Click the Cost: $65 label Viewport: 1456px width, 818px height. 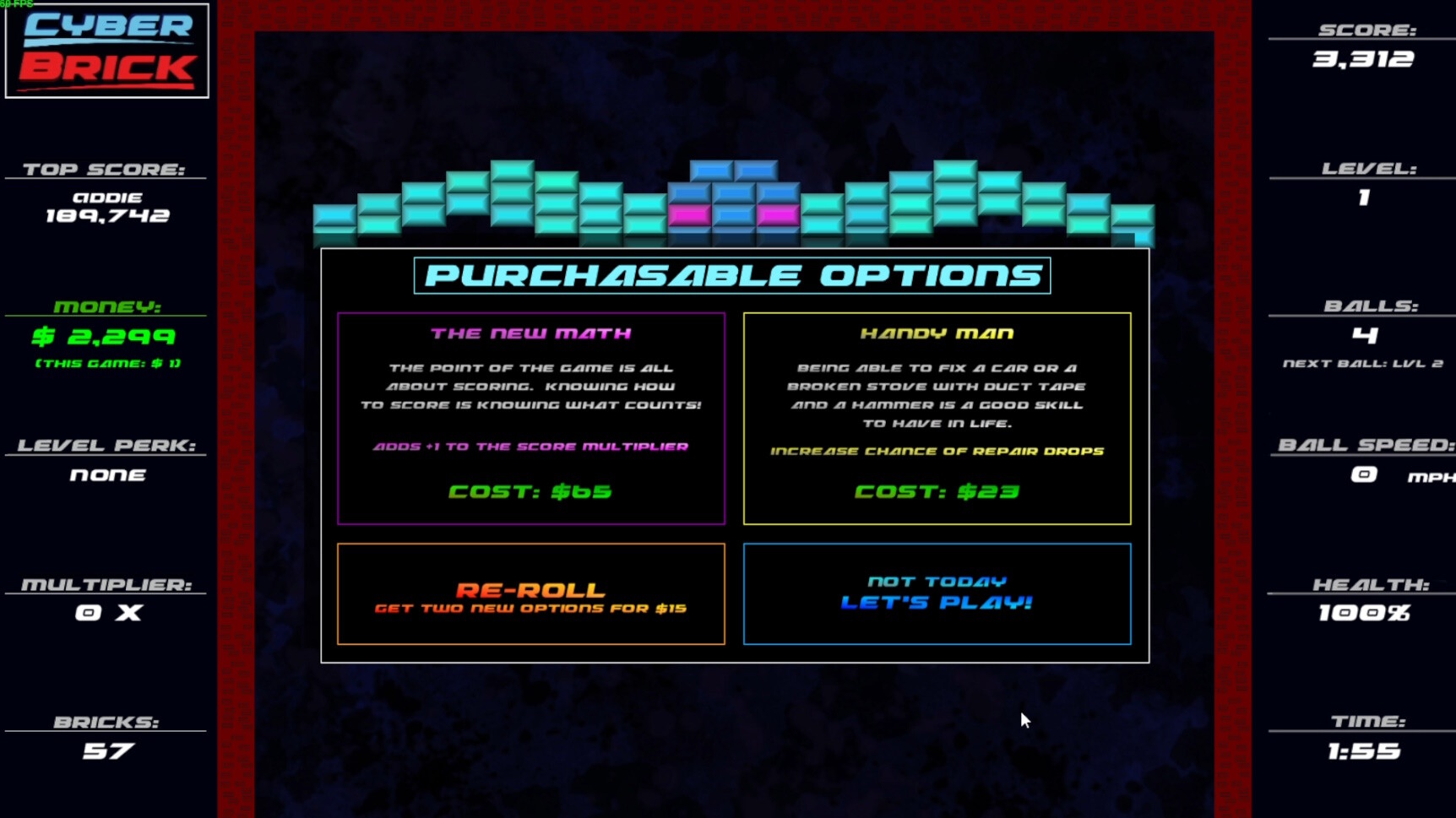pyautogui.click(x=530, y=491)
